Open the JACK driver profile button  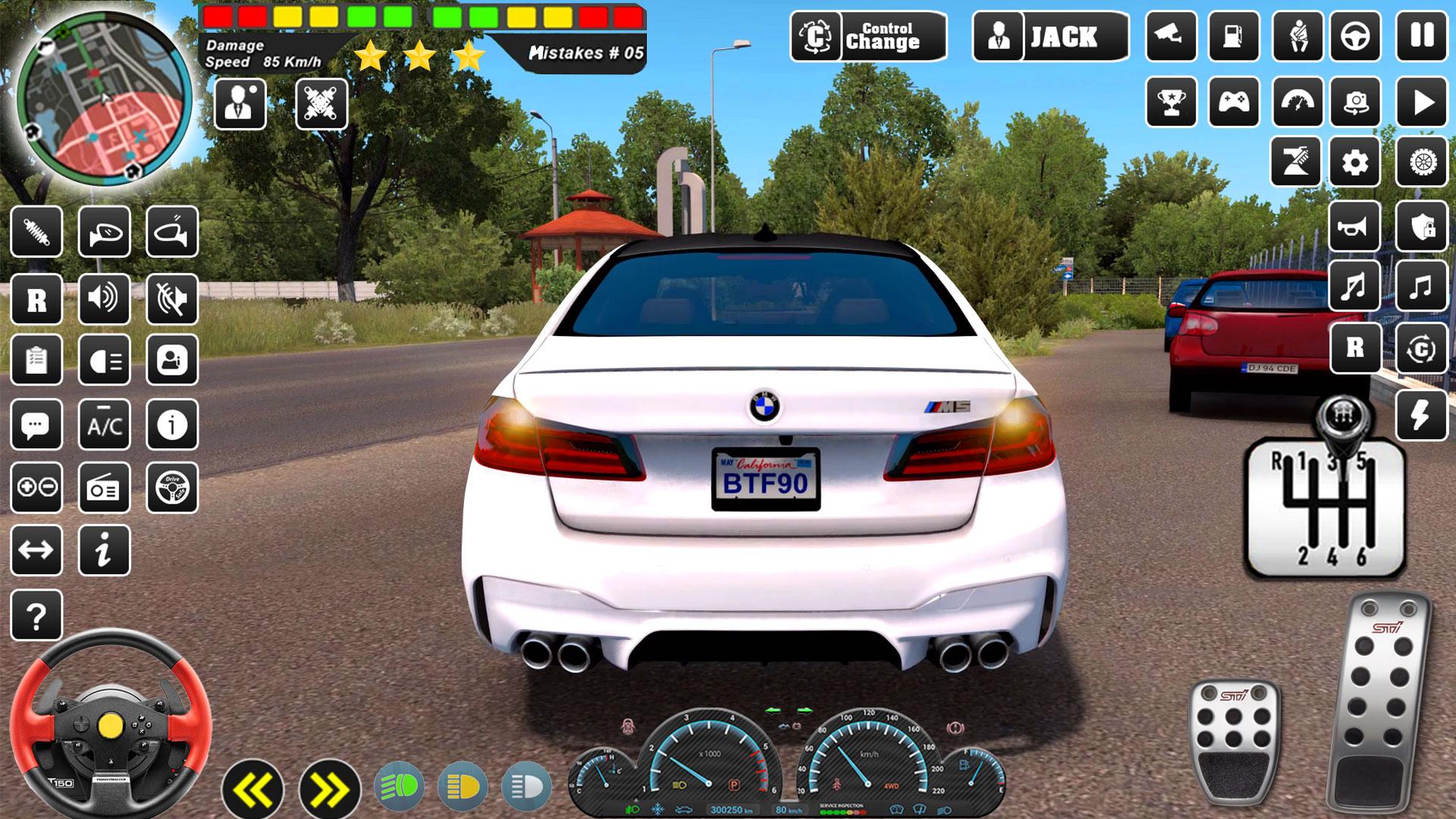(x=1050, y=36)
